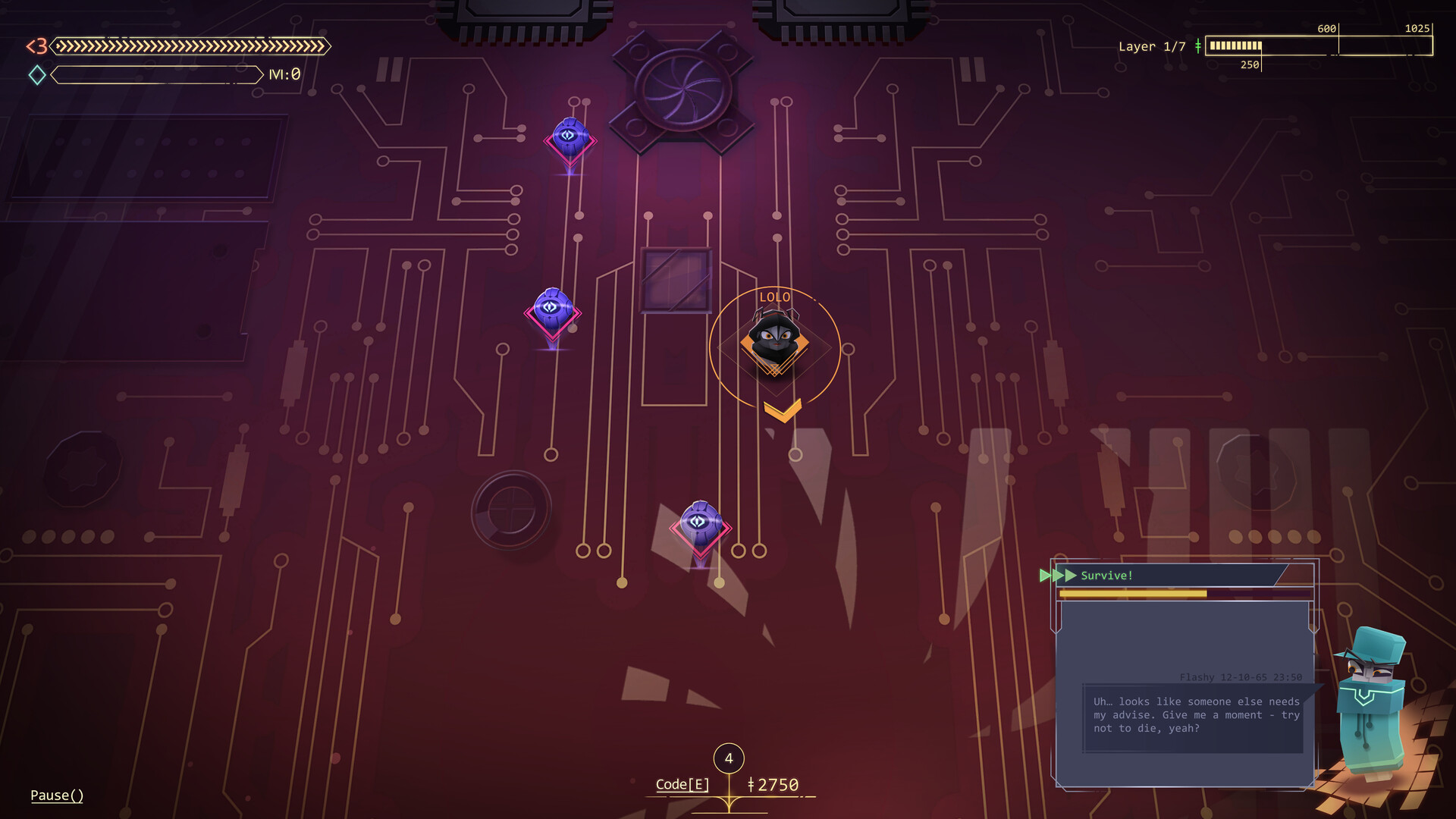Click the orange heart <3 health icon
Viewport: 1456px width, 819px height.
coord(36,47)
